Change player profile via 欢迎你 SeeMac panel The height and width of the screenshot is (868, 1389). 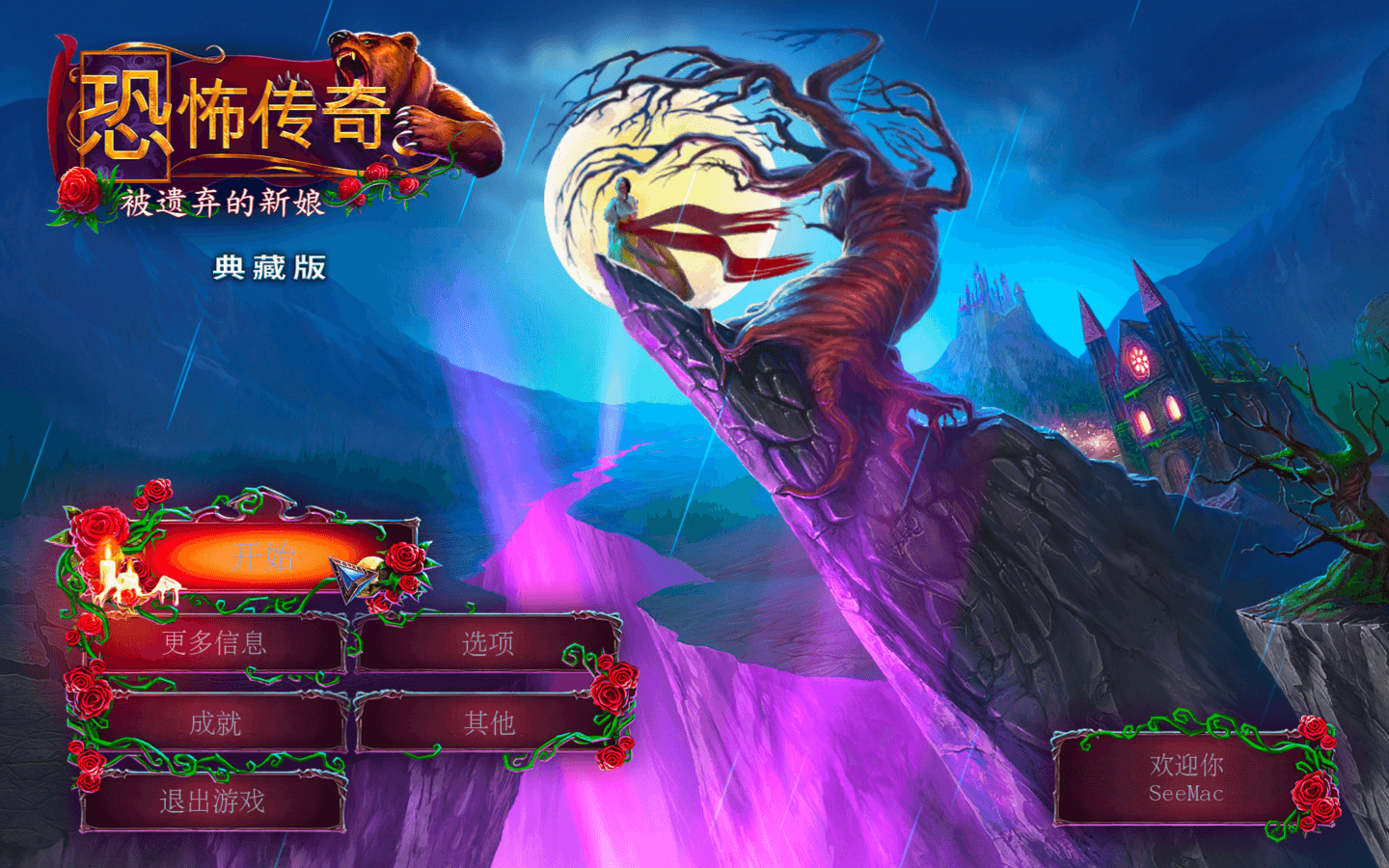pos(1185,779)
